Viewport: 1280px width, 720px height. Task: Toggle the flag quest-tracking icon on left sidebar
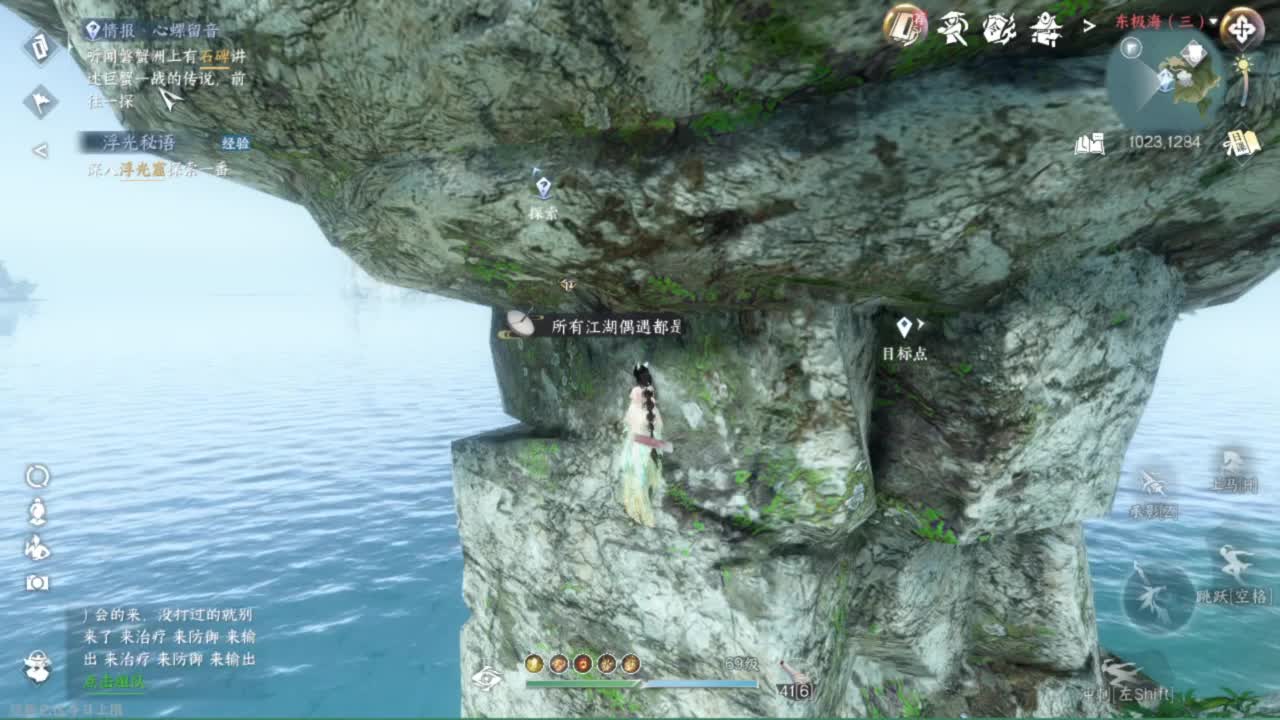(x=40, y=100)
